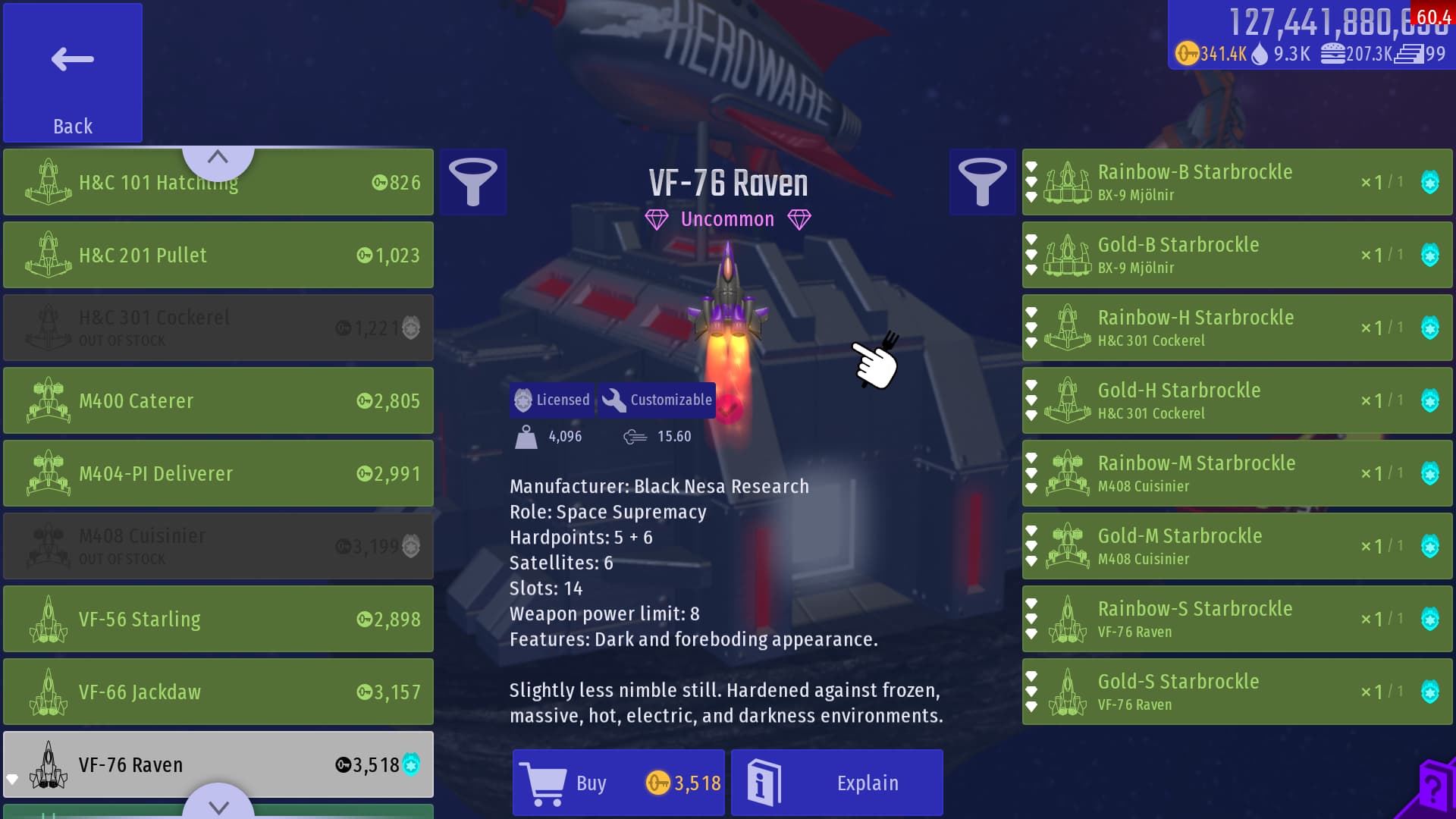Go back using the Back button
The image size is (1456, 819).
[73, 73]
